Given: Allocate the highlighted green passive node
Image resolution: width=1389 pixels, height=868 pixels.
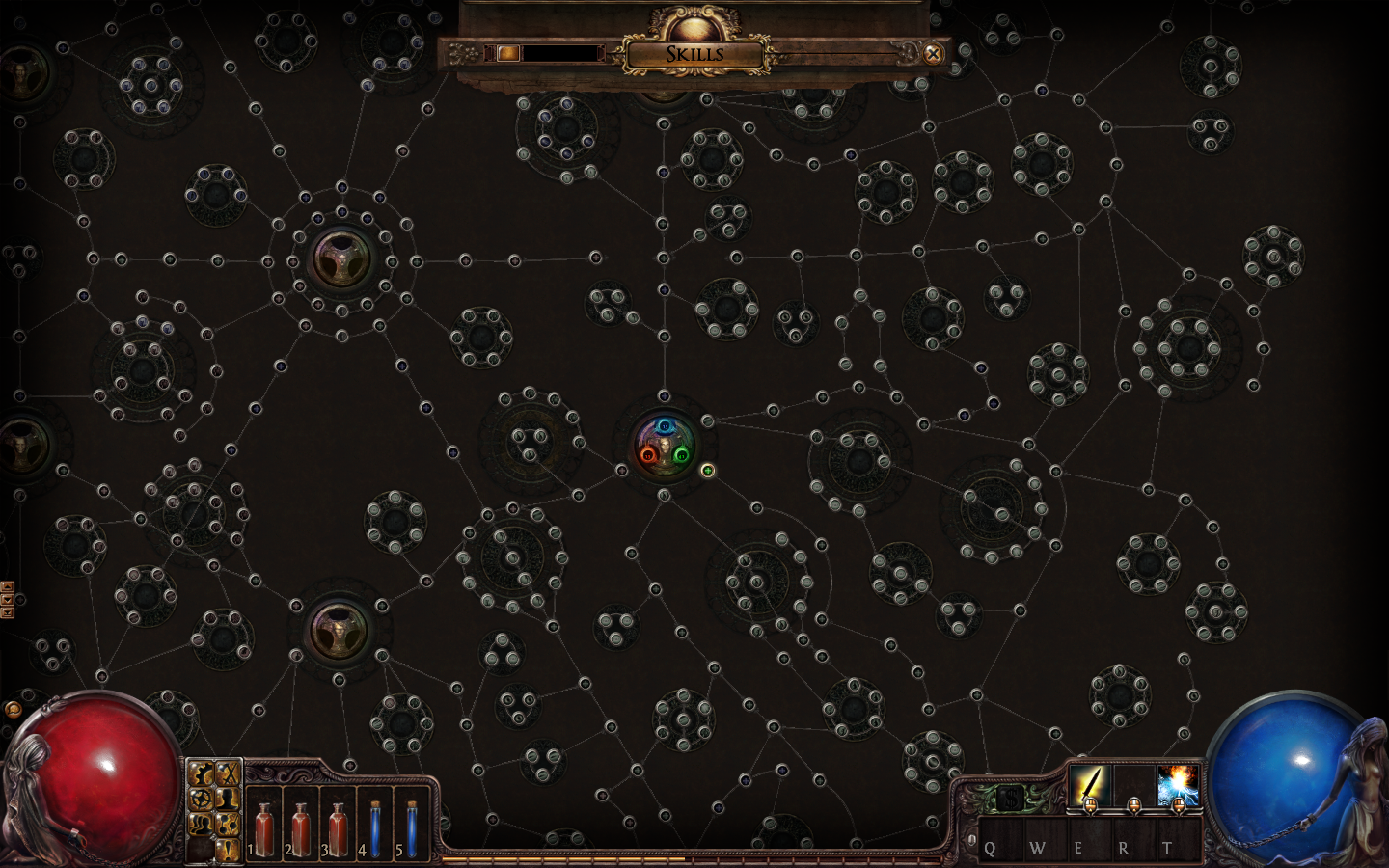Looking at the screenshot, I should 707,471.
